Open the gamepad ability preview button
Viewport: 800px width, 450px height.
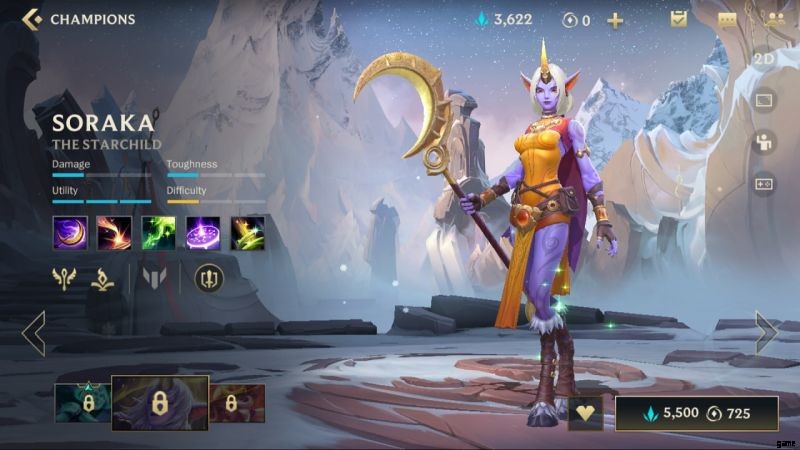pyautogui.click(x=764, y=184)
